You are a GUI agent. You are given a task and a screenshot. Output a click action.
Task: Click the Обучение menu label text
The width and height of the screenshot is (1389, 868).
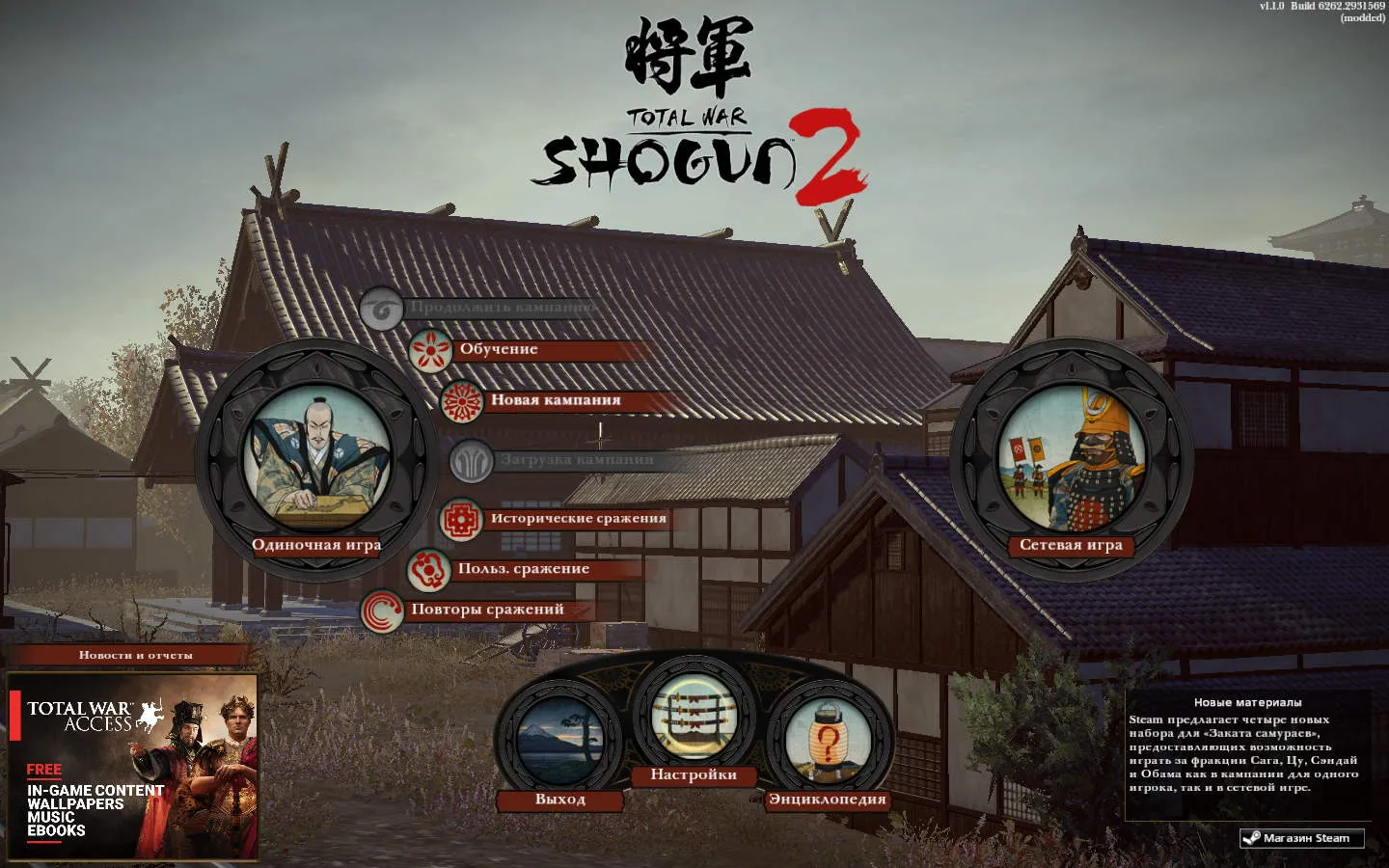(500, 348)
